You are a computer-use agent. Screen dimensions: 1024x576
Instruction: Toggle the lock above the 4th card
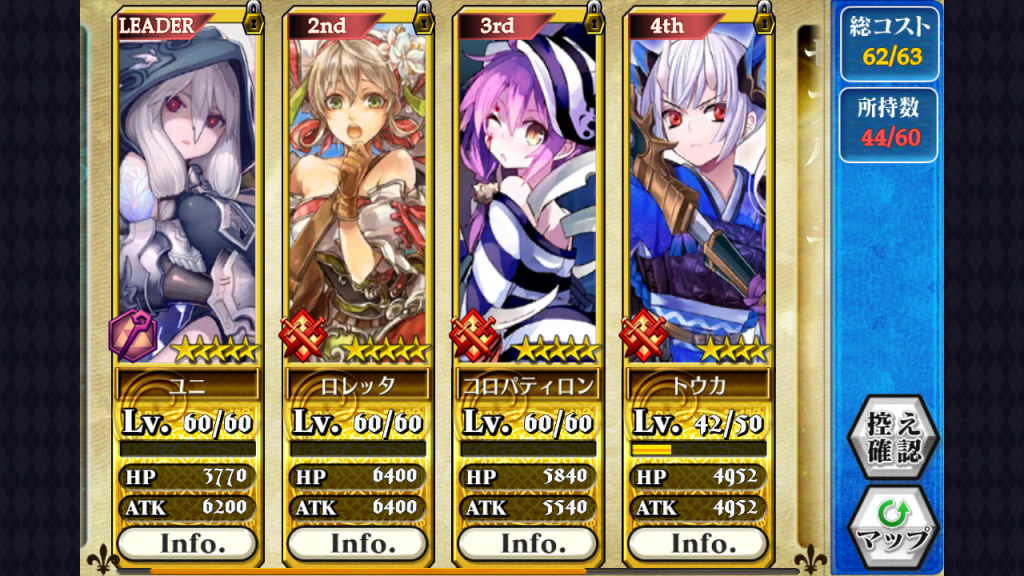tap(764, 16)
